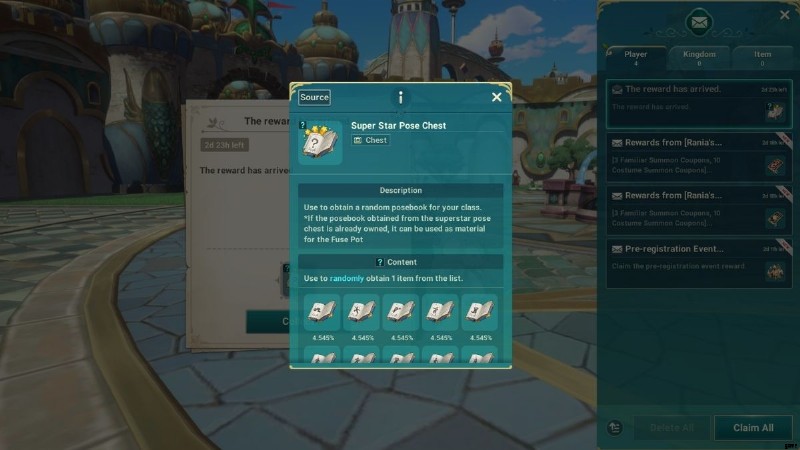Open the Item mail tab
Image resolution: width=800 pixels, height=450 pixels.
[x=762, y=58]
